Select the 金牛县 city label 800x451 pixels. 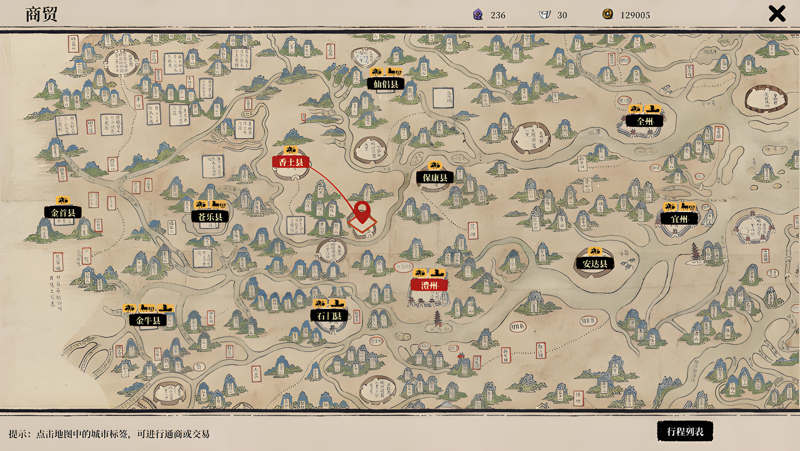tap(145, 320)
